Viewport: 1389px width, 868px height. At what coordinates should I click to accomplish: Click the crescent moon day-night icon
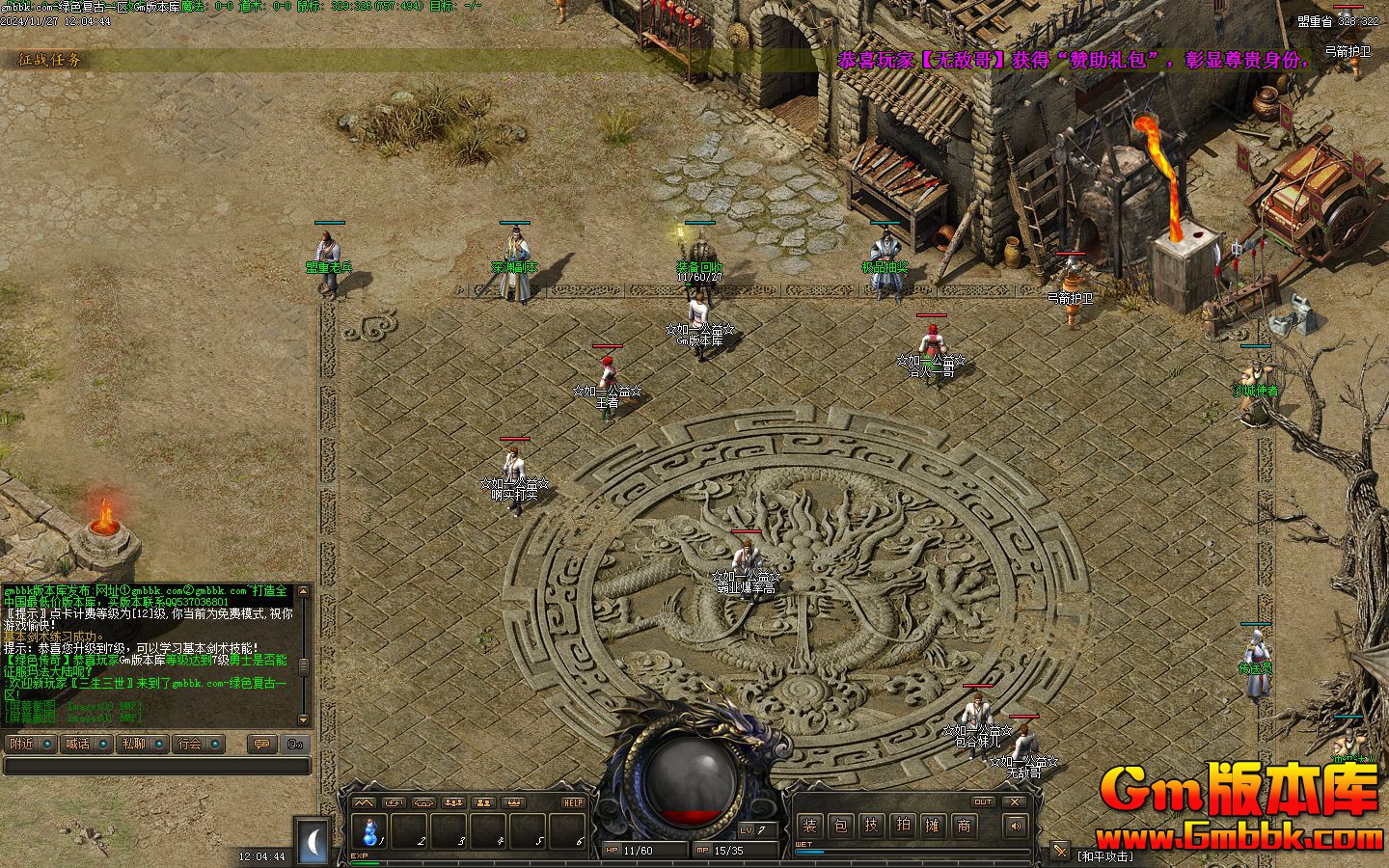pos(313,841)
